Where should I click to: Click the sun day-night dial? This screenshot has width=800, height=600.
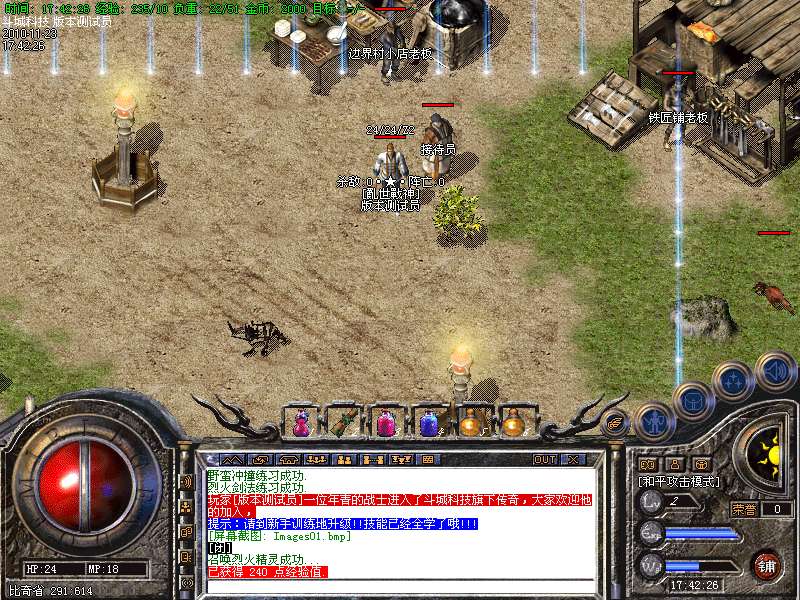click(x=770, y=453)
